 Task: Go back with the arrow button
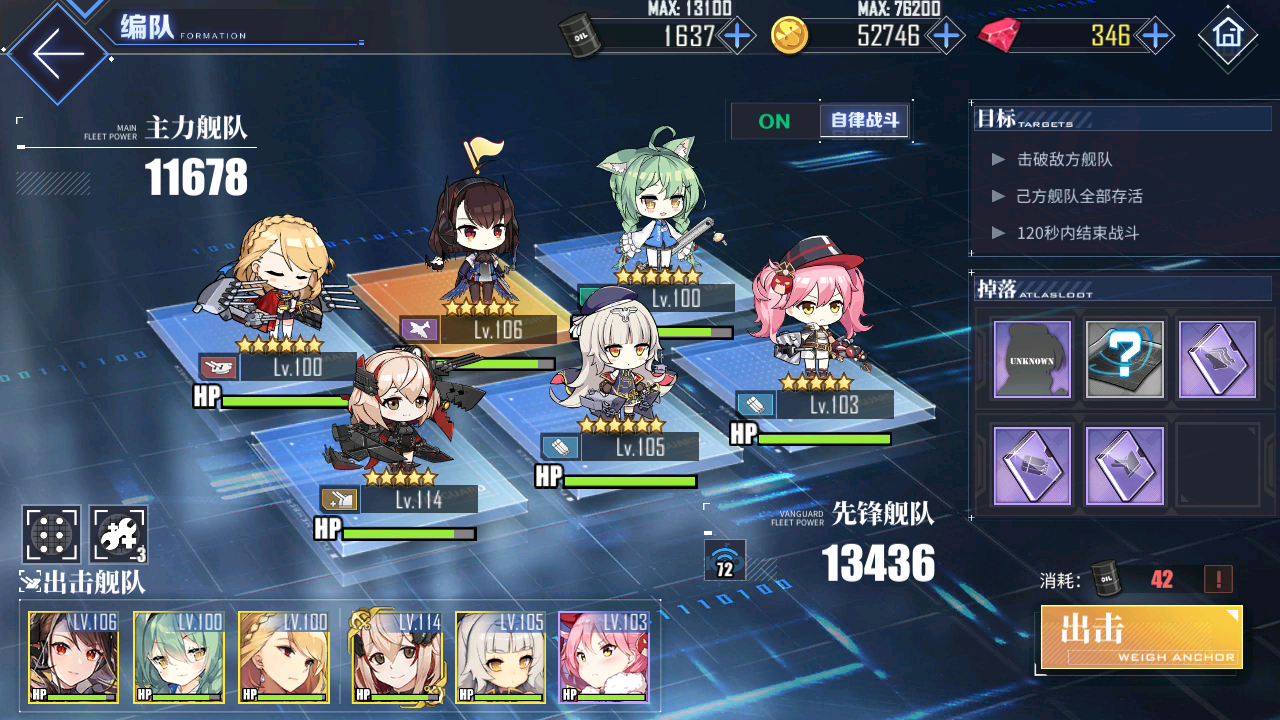point(56,52)
